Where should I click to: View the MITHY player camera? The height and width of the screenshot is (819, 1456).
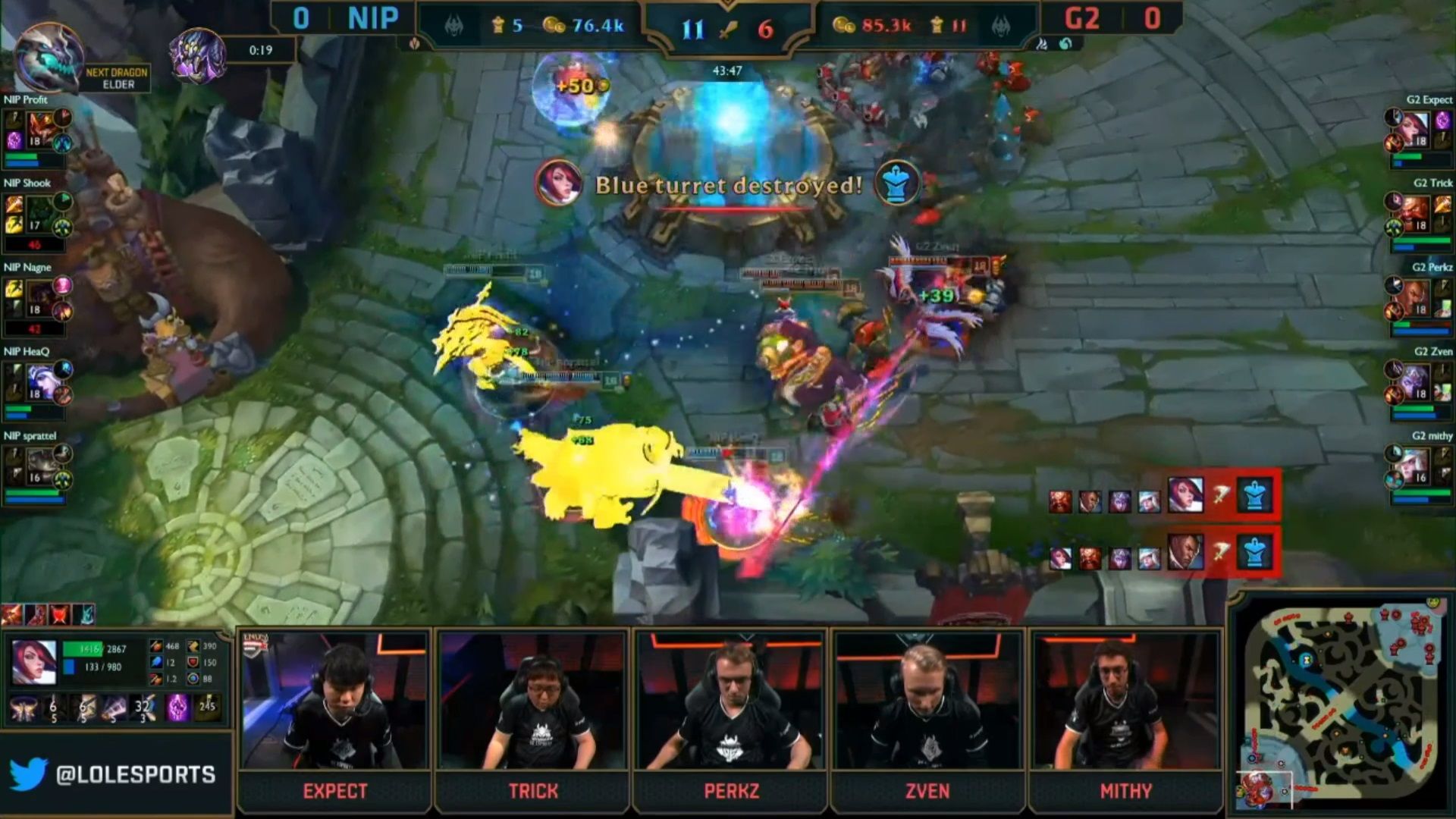[x=1126, y=701]
